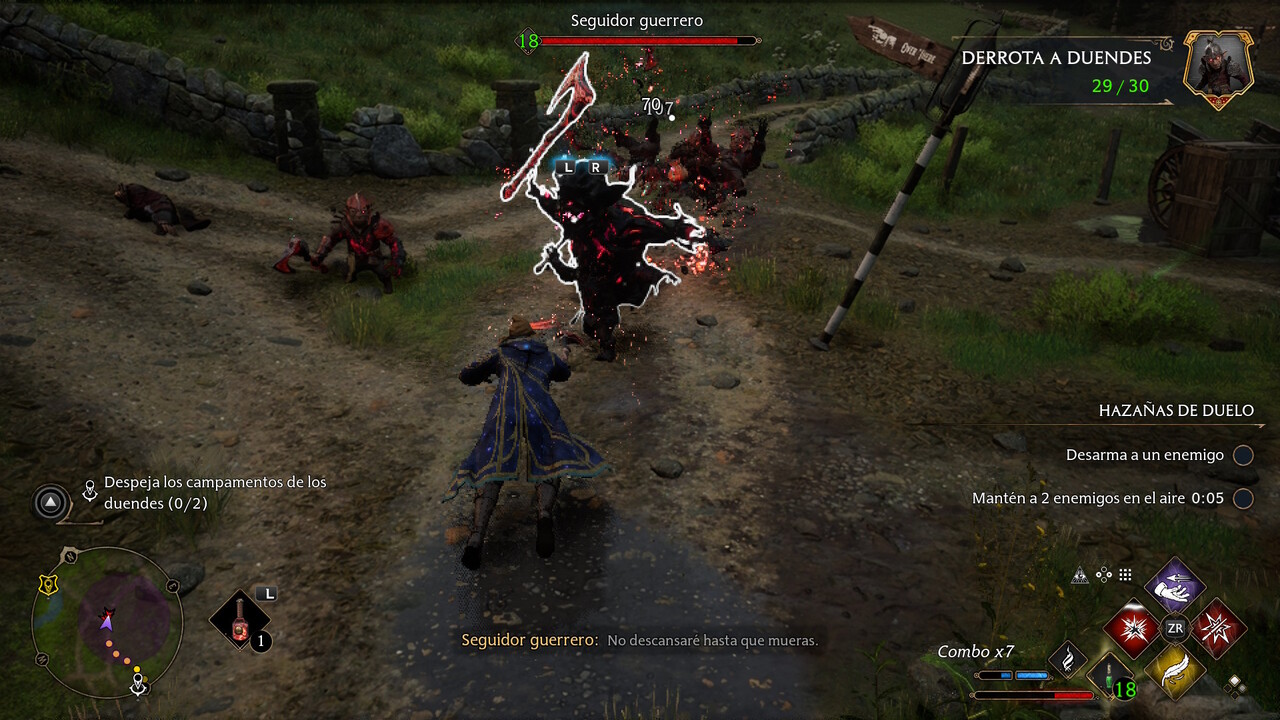Cast the purple Accio hand spell
The width and height of the screenshot is (1280, 720).
(1174, 584)
